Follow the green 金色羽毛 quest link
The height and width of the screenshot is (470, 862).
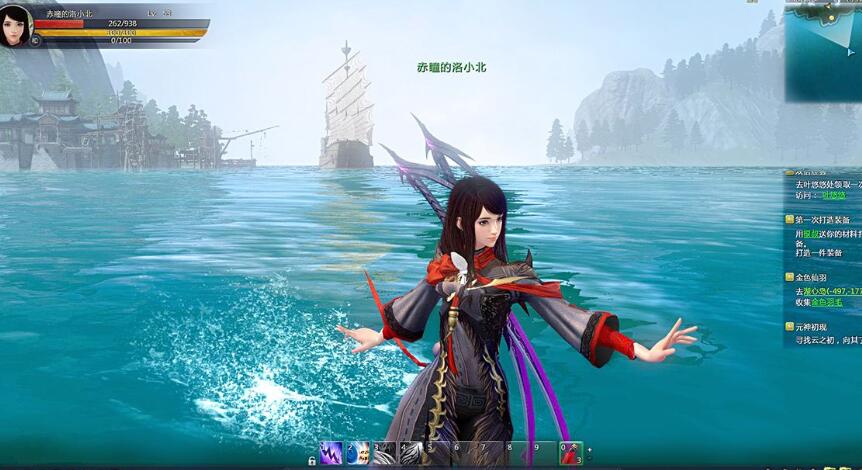[826, 302]
